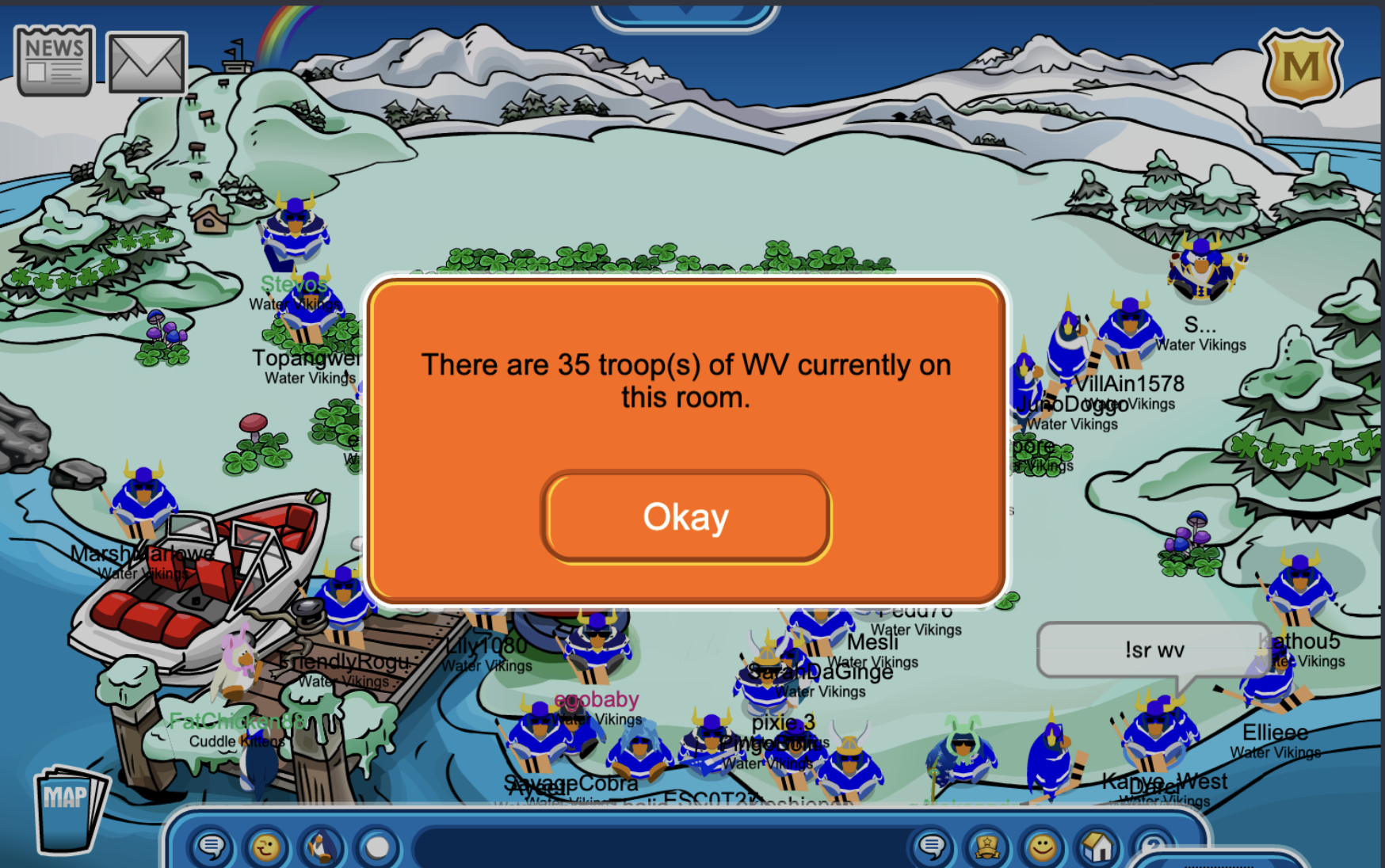The width and height of the screenshot is (1385, 868).
Task: Open the News newspaper
Action: point(55,61)
